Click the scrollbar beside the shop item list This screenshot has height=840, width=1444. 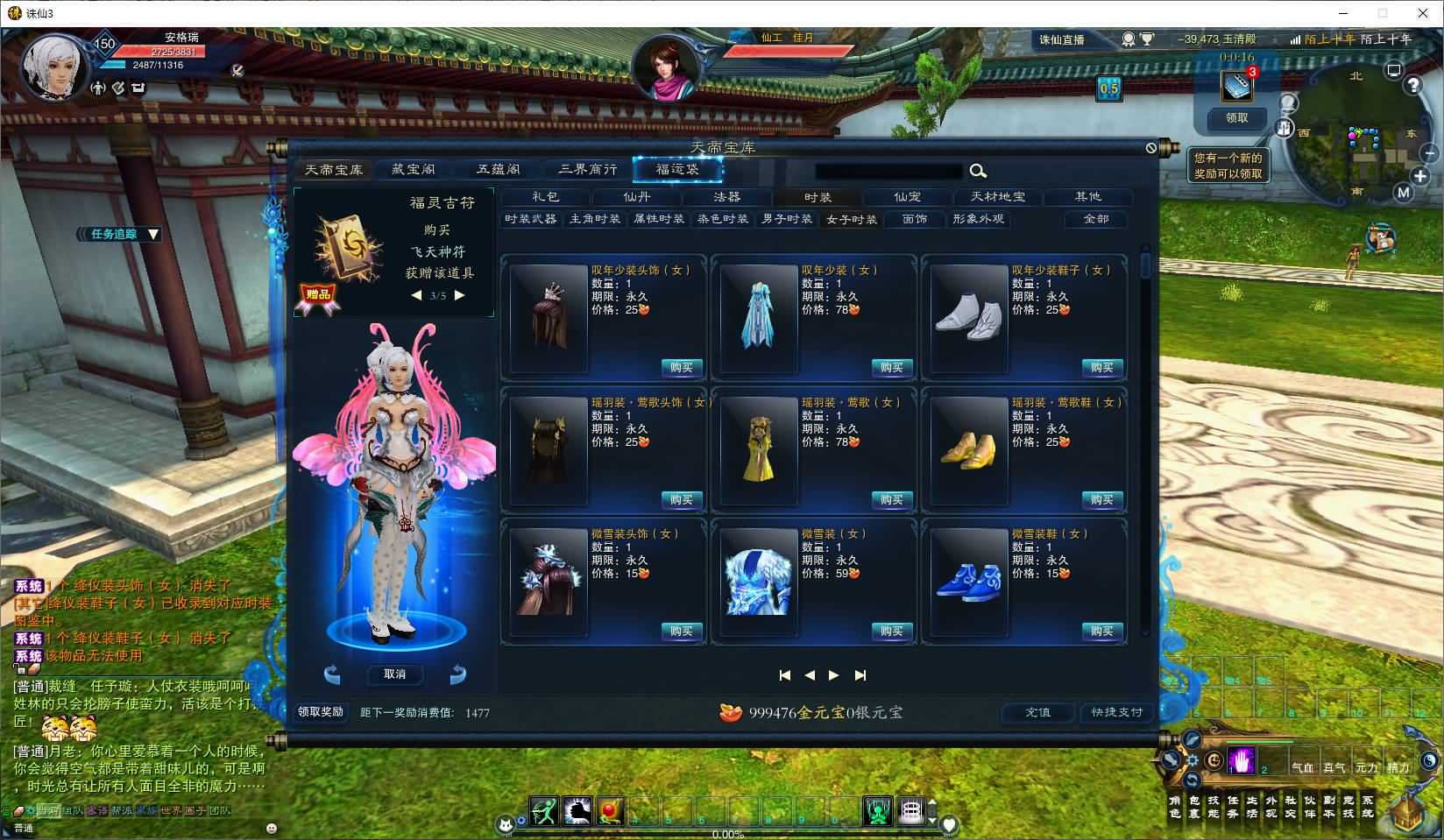[x=1145, y=267]
